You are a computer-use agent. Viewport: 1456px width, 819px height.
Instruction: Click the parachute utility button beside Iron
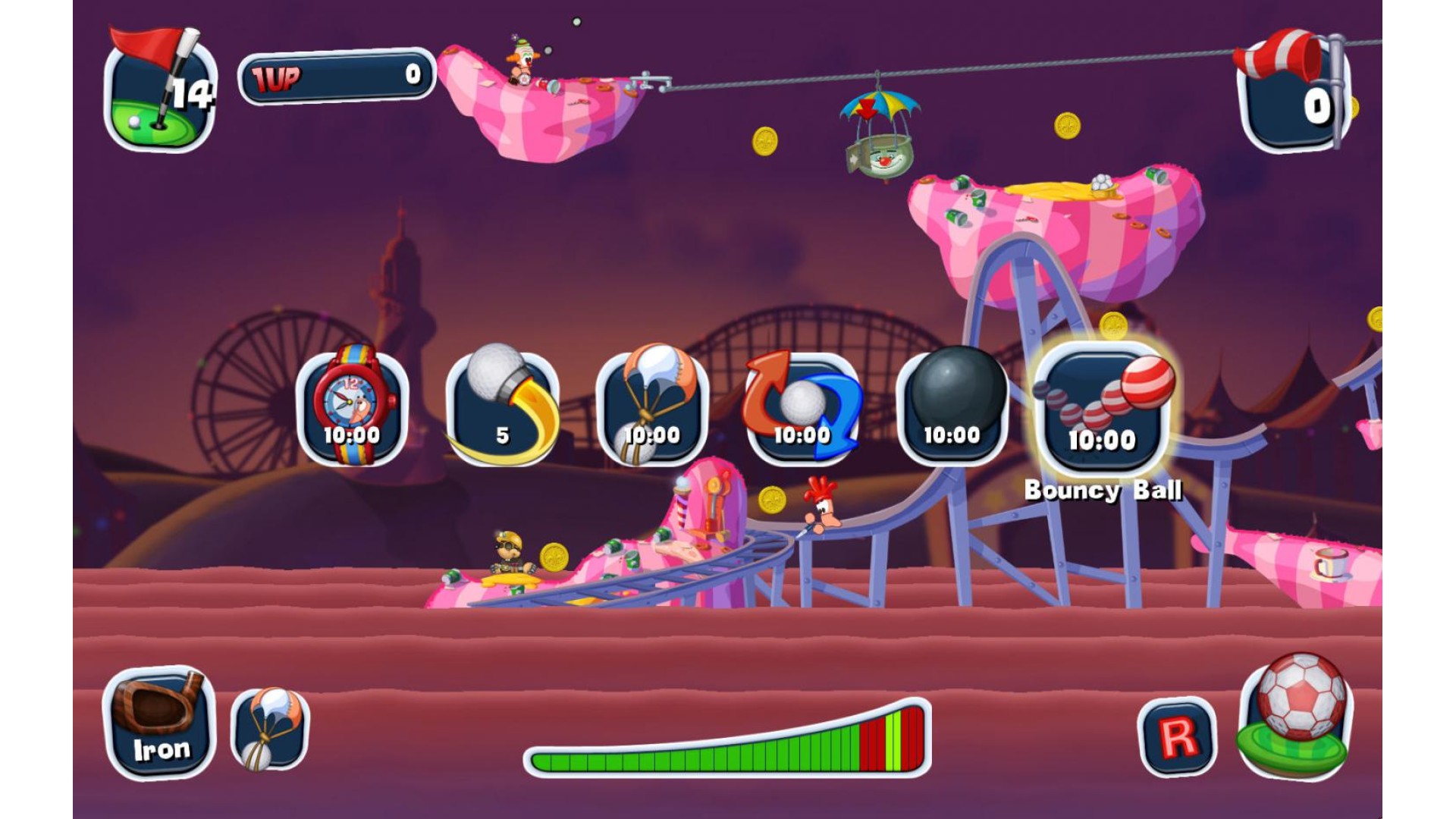point(269,728)
